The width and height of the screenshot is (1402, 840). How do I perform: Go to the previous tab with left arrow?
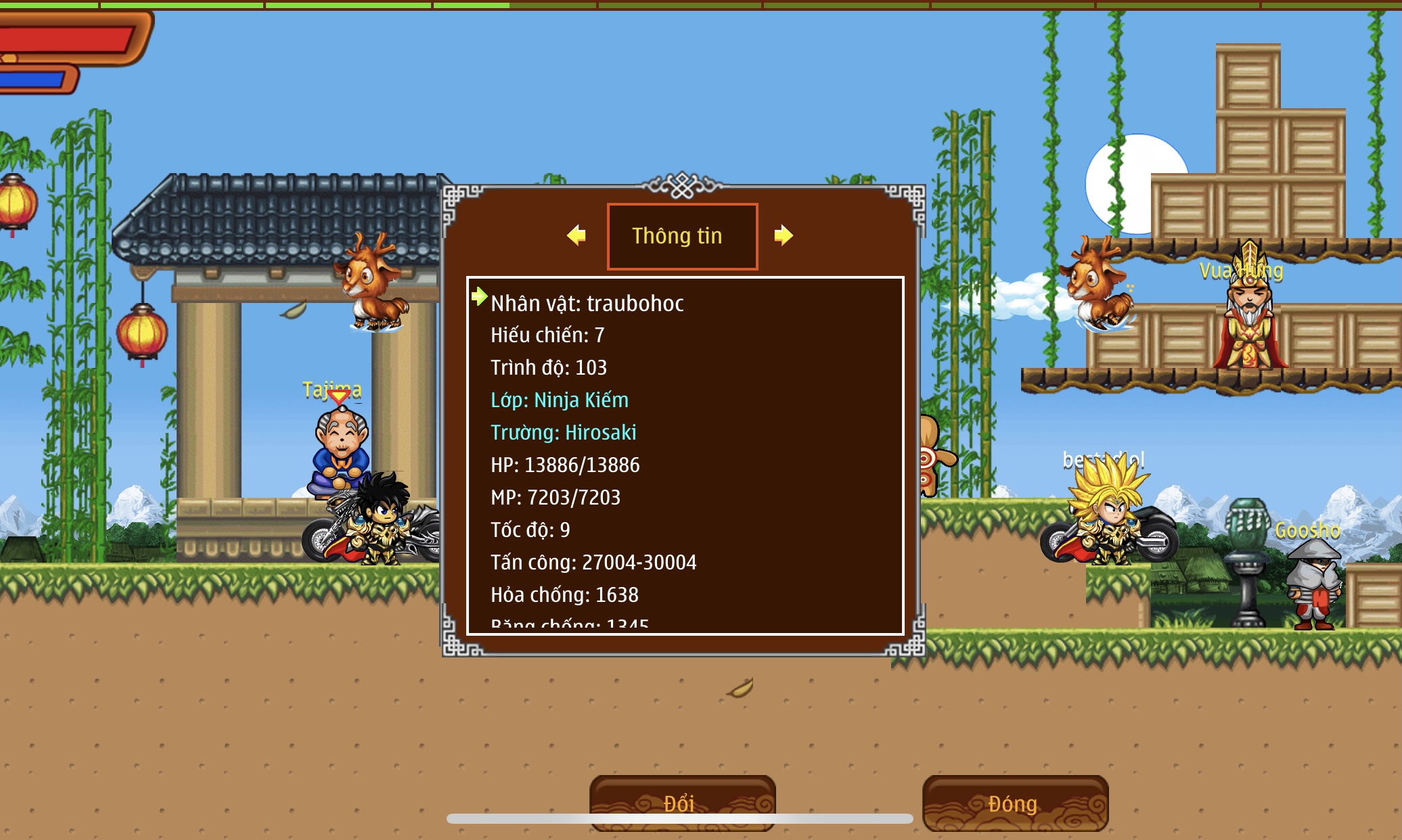tap(576, 235)
